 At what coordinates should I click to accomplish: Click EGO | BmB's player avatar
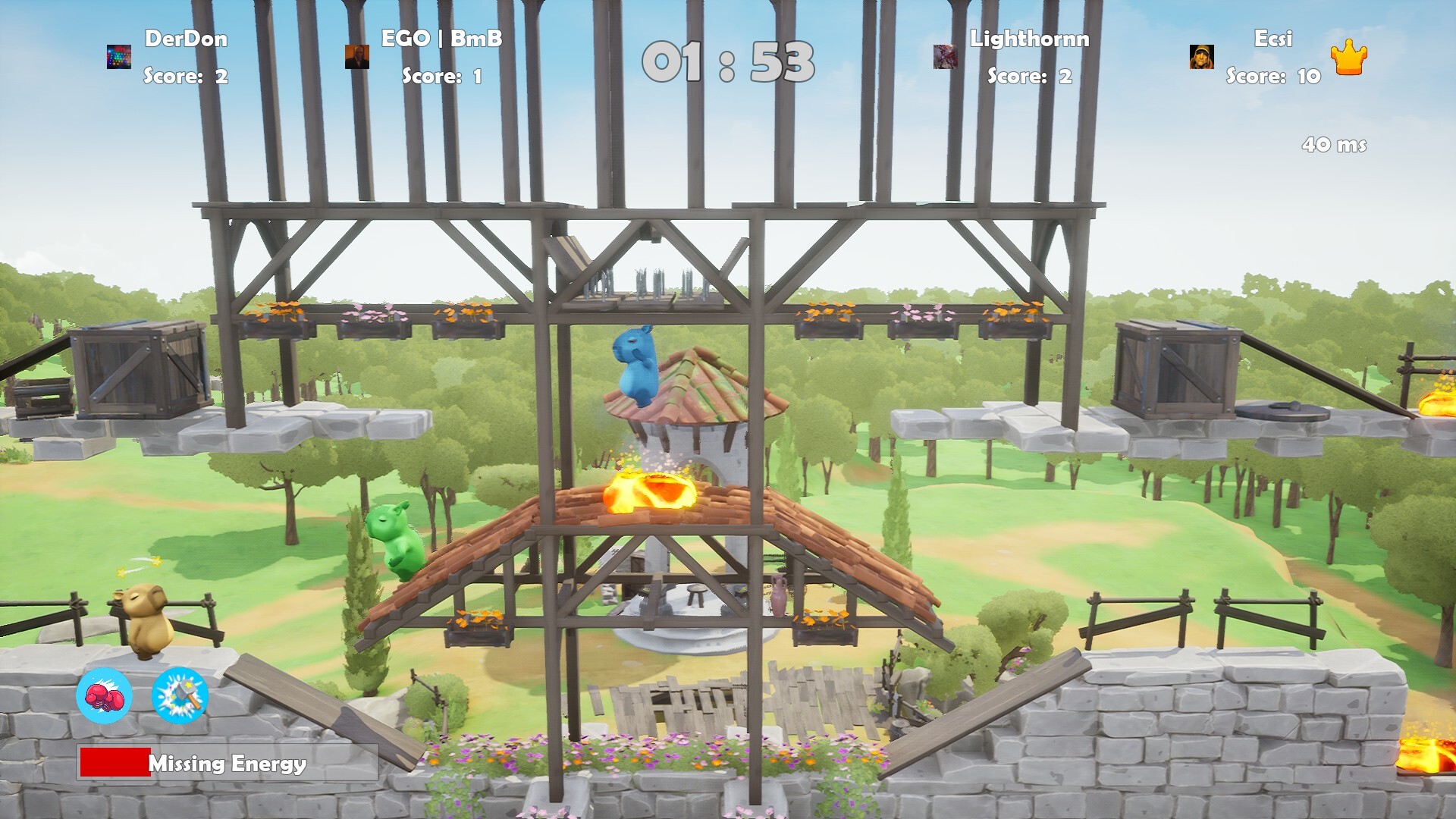click(x=356, y=56)
